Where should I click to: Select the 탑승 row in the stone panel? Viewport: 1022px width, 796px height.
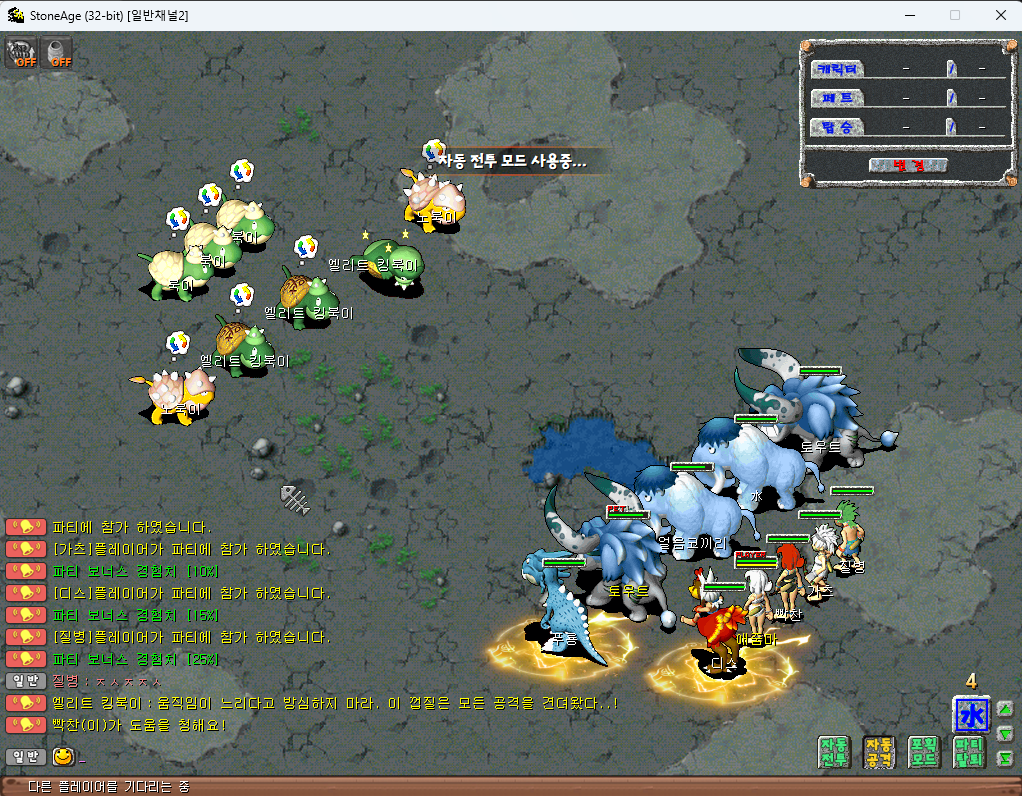tap(838, 127)
